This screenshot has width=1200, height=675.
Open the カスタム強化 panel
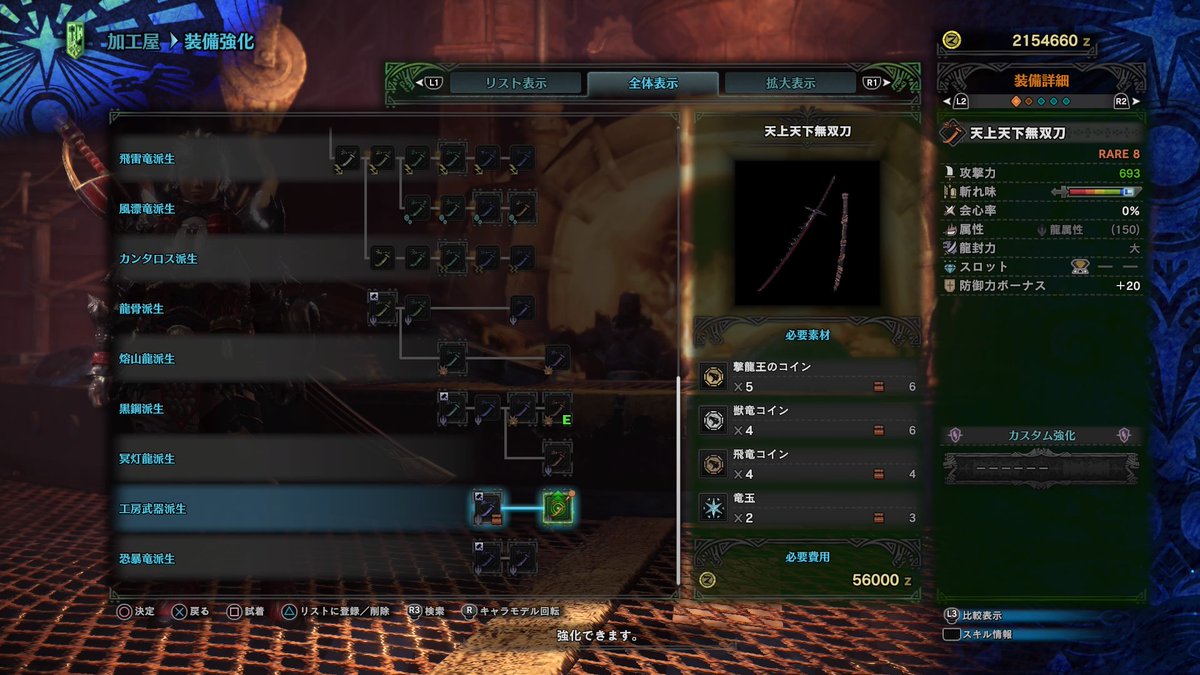click(1042, 436)
